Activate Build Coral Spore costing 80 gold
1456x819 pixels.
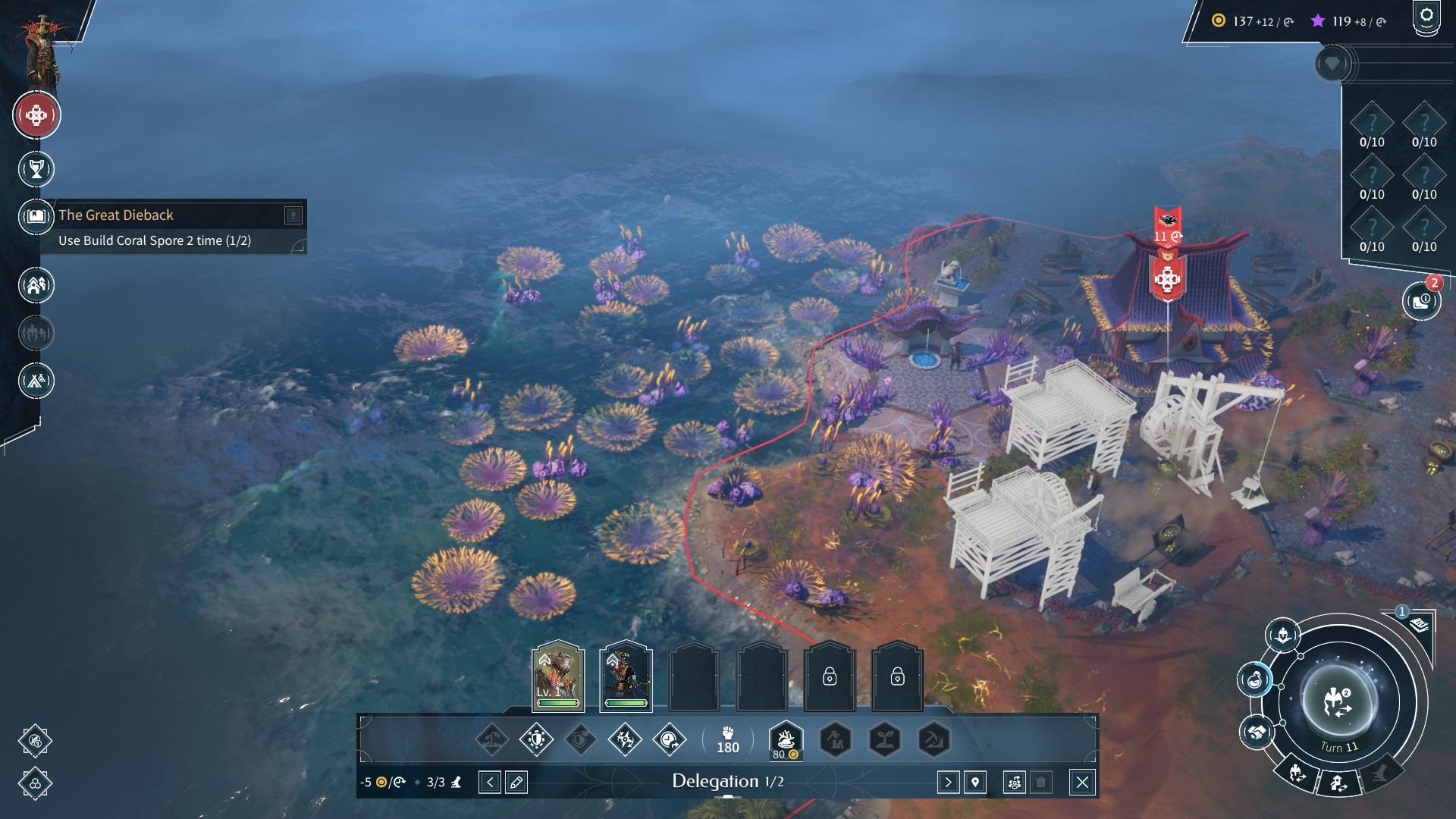coord(786,739)
